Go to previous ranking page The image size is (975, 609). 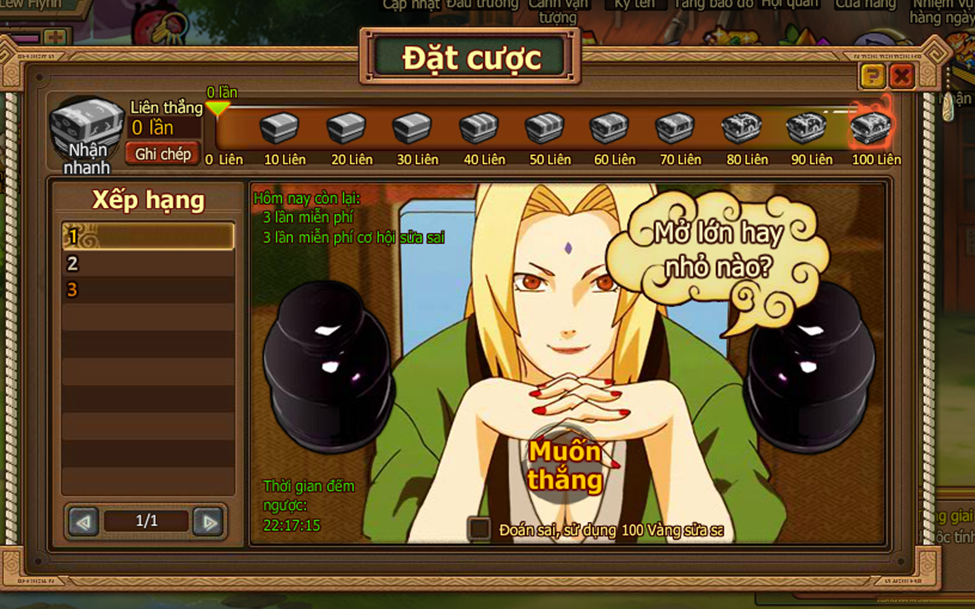(83, 521)
